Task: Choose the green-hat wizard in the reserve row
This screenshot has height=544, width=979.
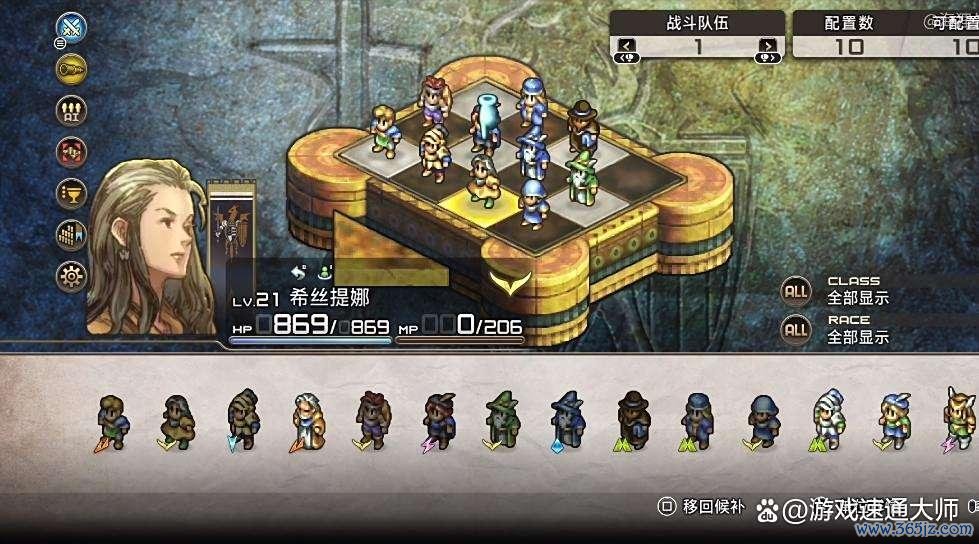Action: [500, 418]
